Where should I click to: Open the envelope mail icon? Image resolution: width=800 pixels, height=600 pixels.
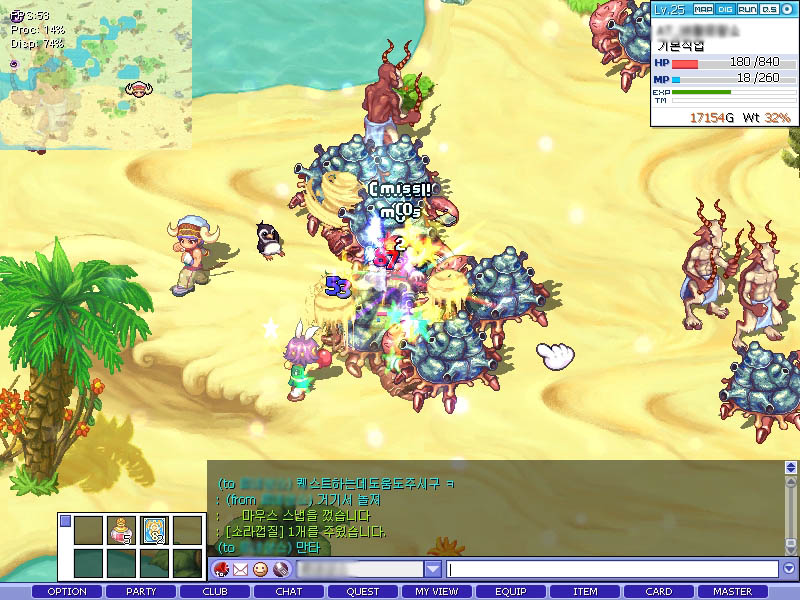[x=241, y=569]
